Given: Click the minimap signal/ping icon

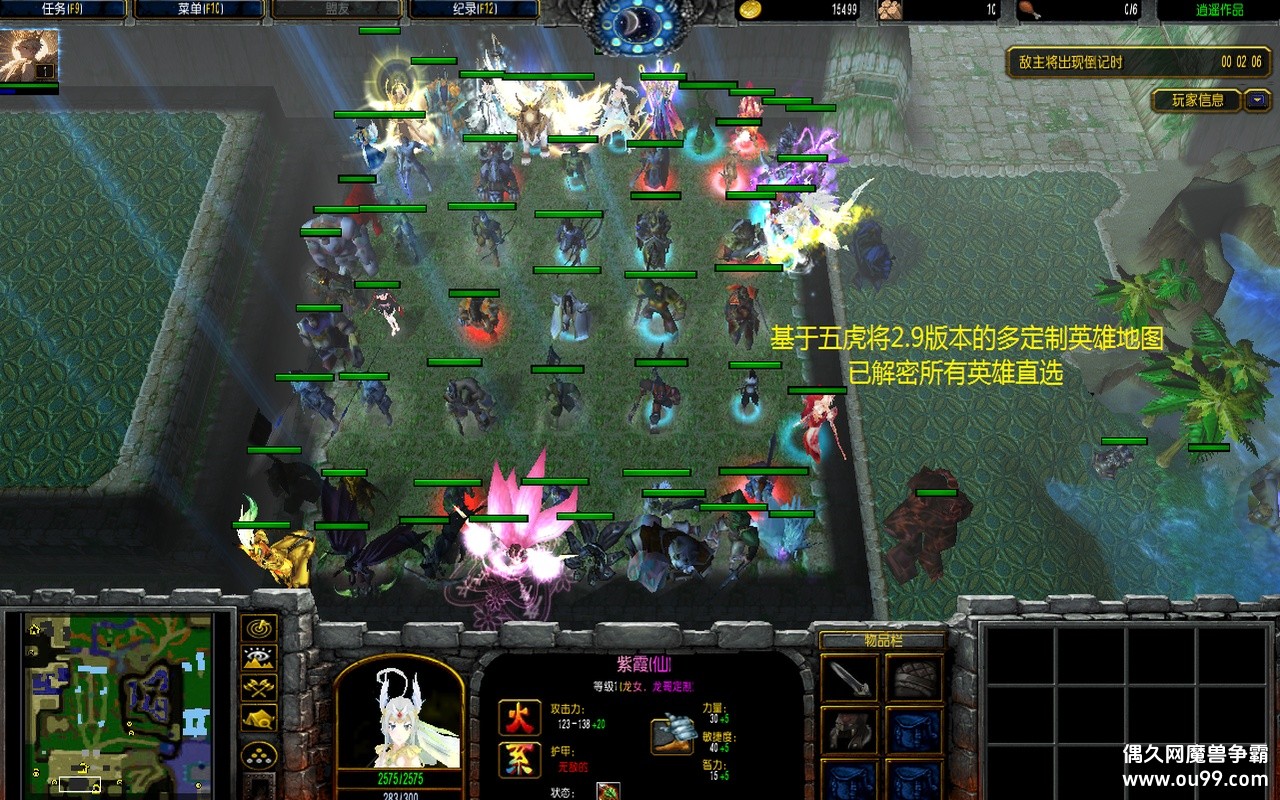Looking at the screenshot, I should (260, 628).
